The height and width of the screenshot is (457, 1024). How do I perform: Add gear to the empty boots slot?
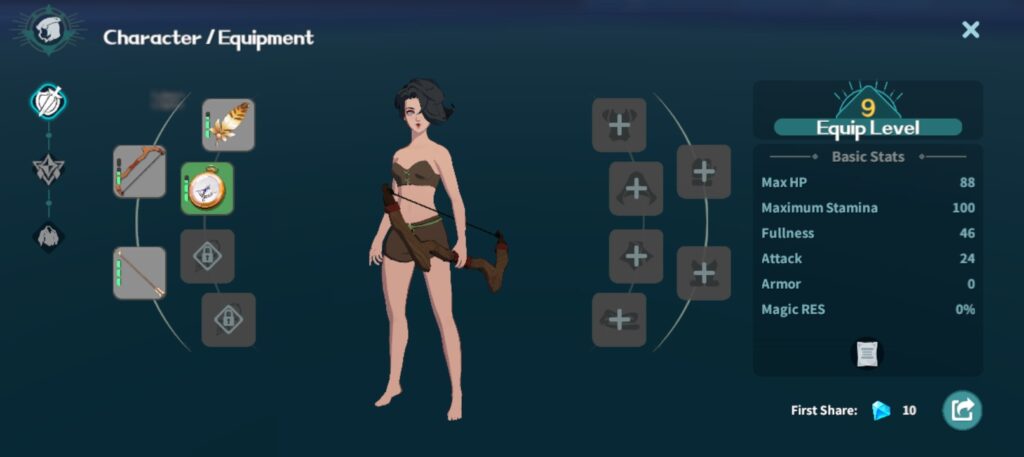click(x=619, y=320)
